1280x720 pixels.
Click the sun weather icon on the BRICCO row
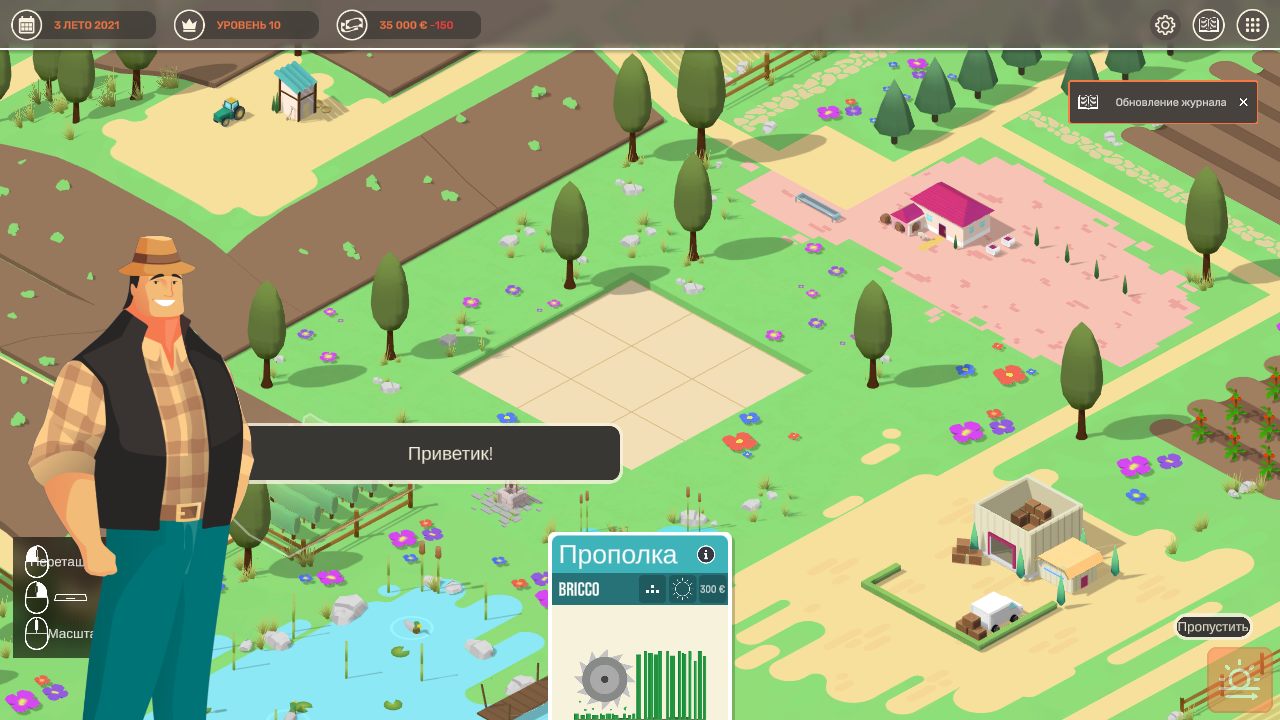683,589
